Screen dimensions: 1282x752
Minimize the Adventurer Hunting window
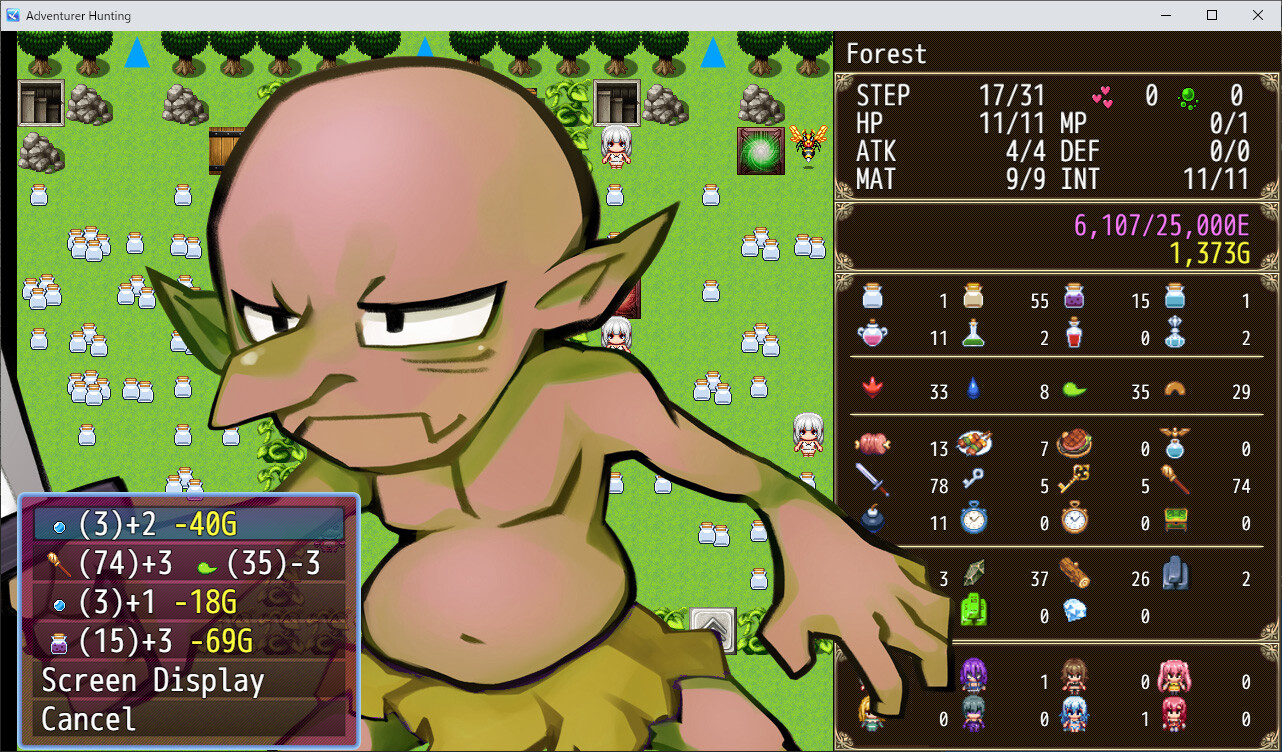(x=1165, y=15)
